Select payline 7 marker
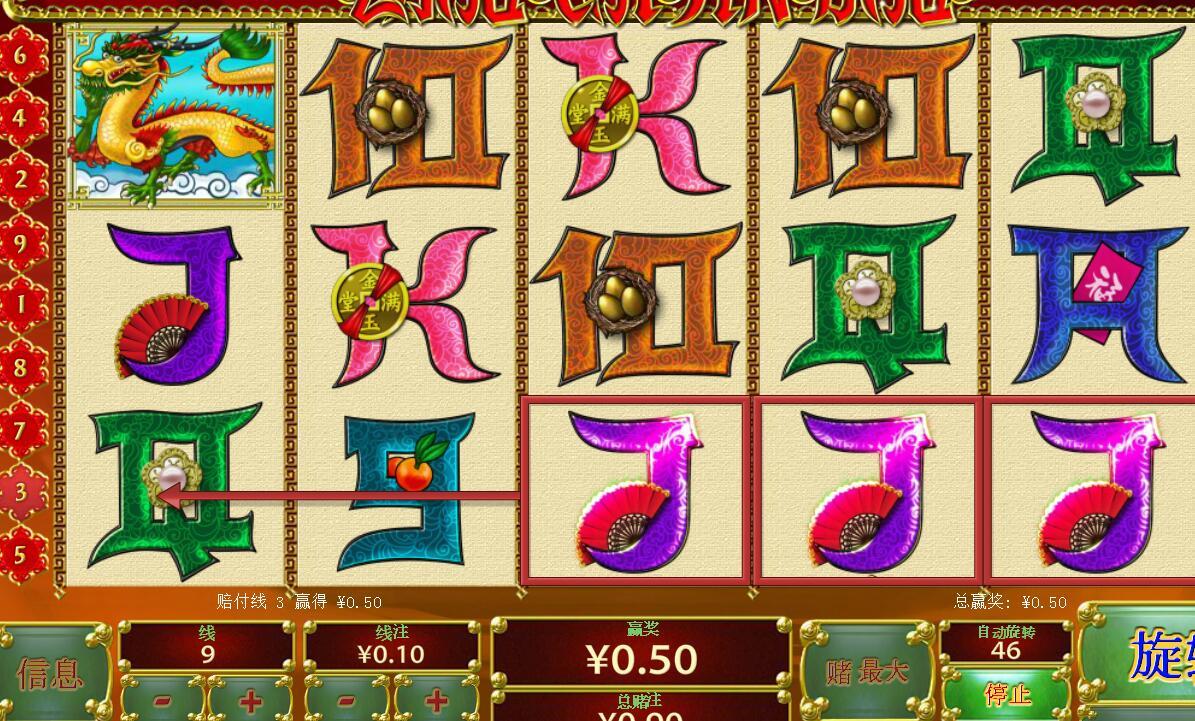This screenshot has height=721, width=1195. (21, 430)
